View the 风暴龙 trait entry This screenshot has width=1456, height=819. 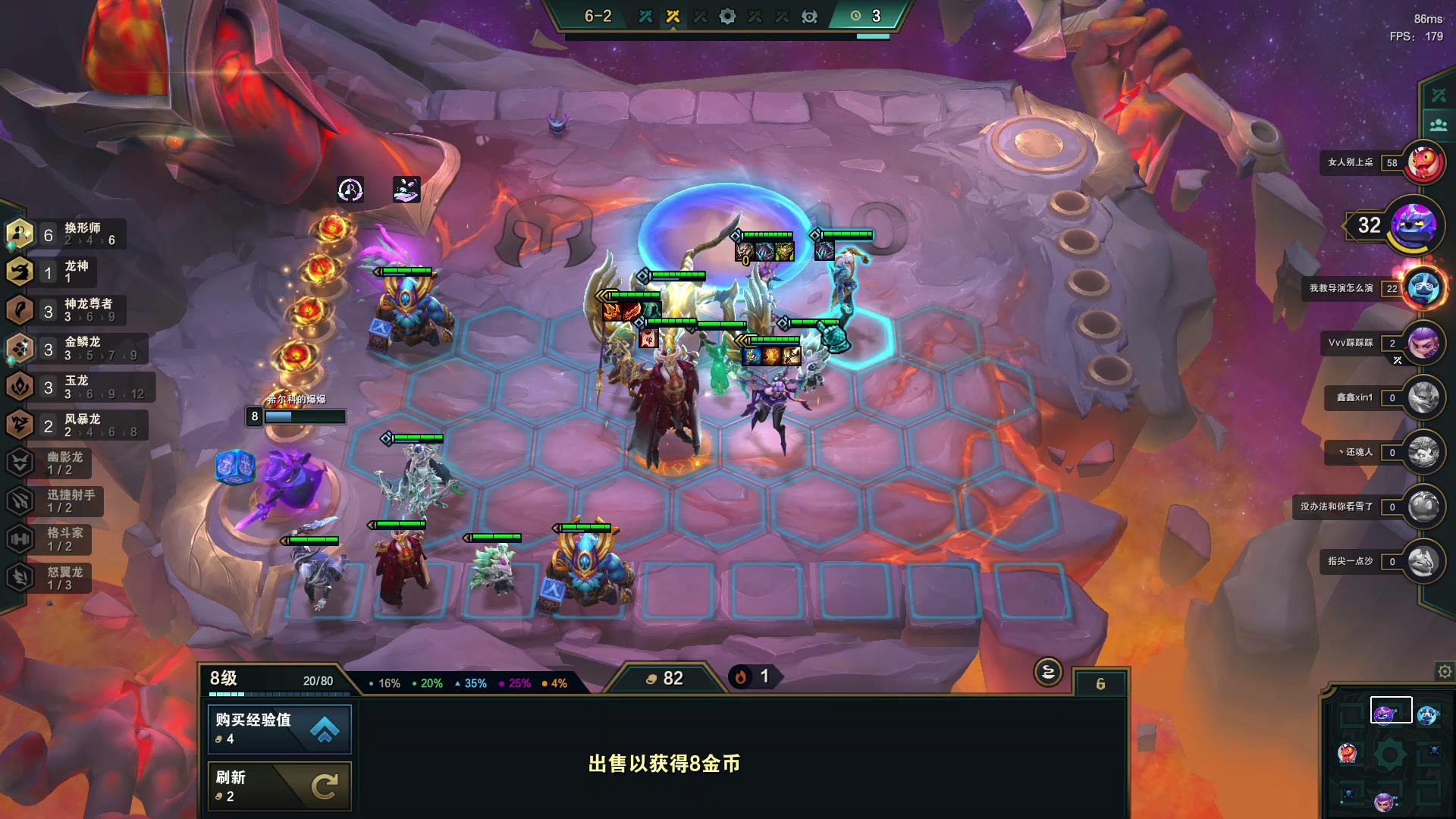(x=72, y=425)
